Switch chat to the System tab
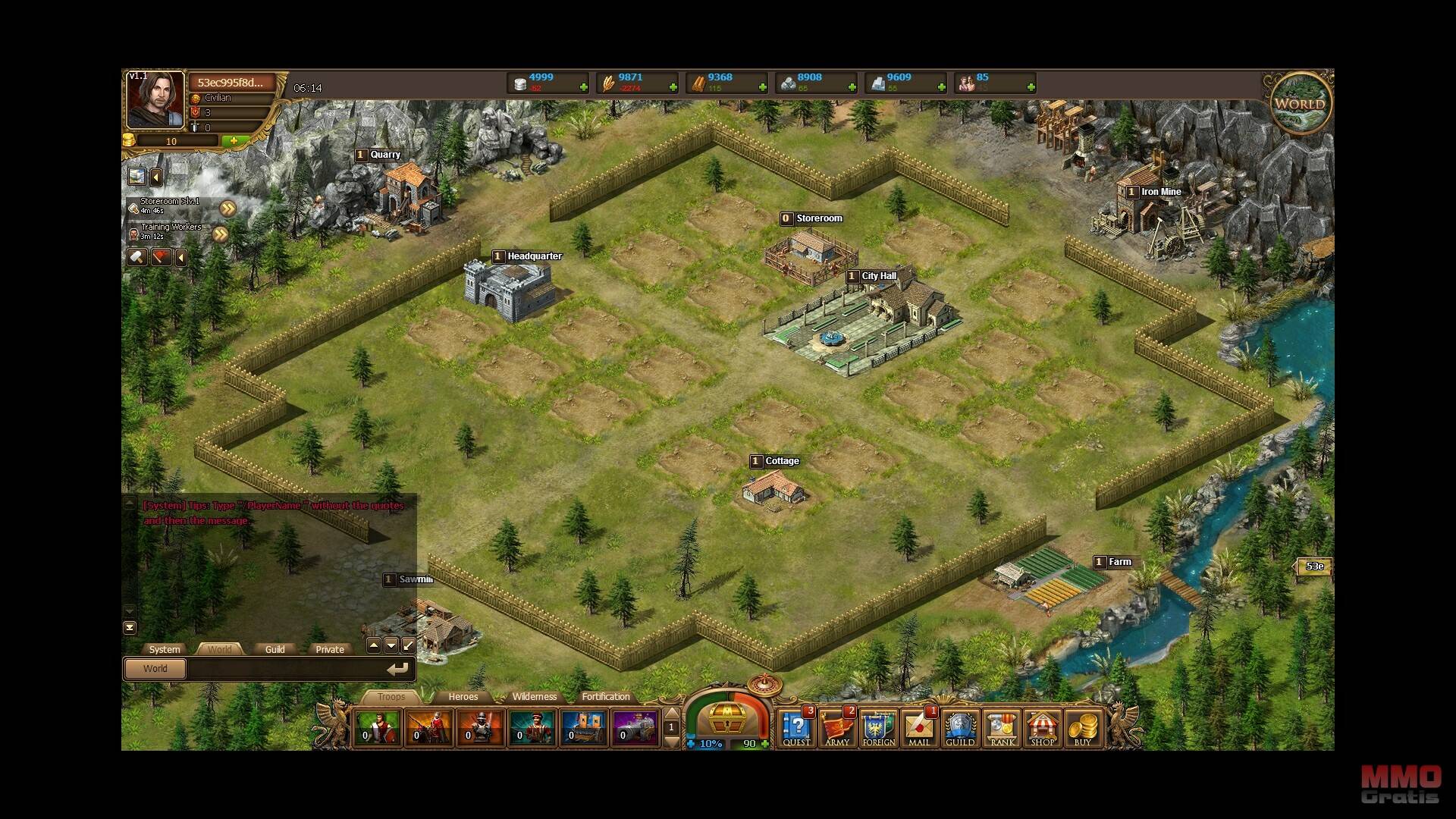 point(165,649)
